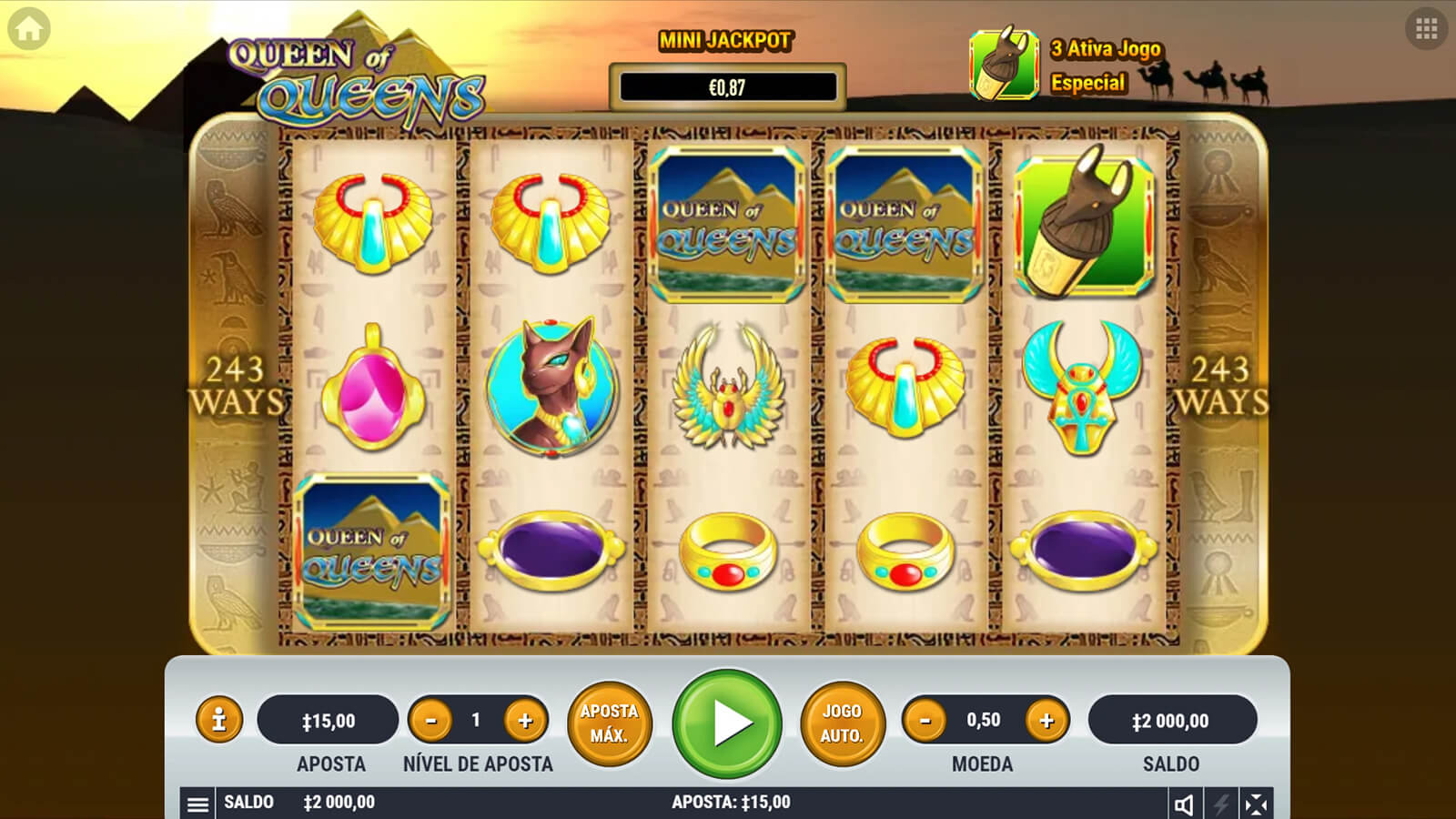
Task: Open the grid menu of games
Action: [1426, 29]
